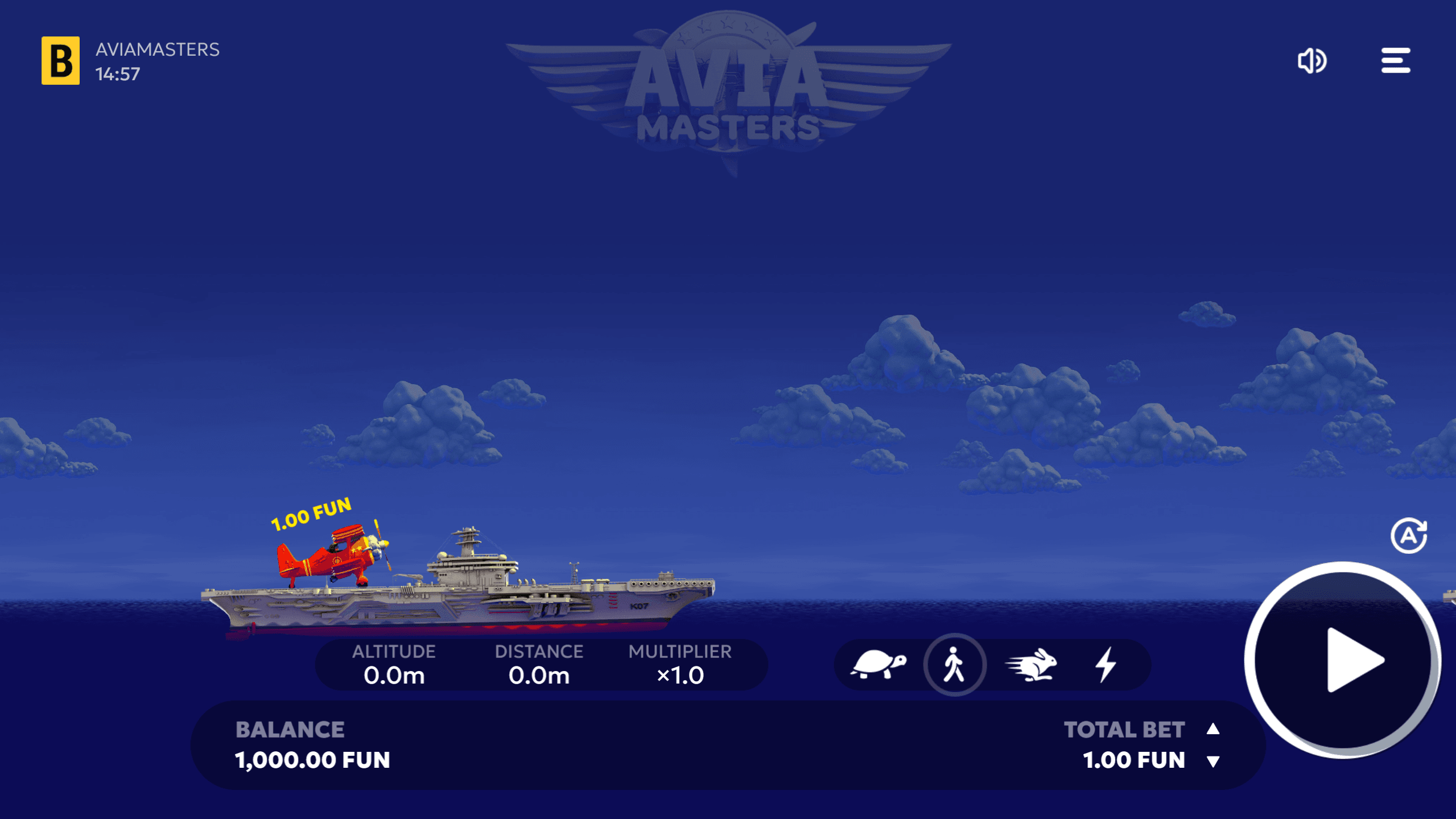This screenshot has height=819, width=1456.
Task: Open the autoplay settings
Action: [x=1408, y=536]
